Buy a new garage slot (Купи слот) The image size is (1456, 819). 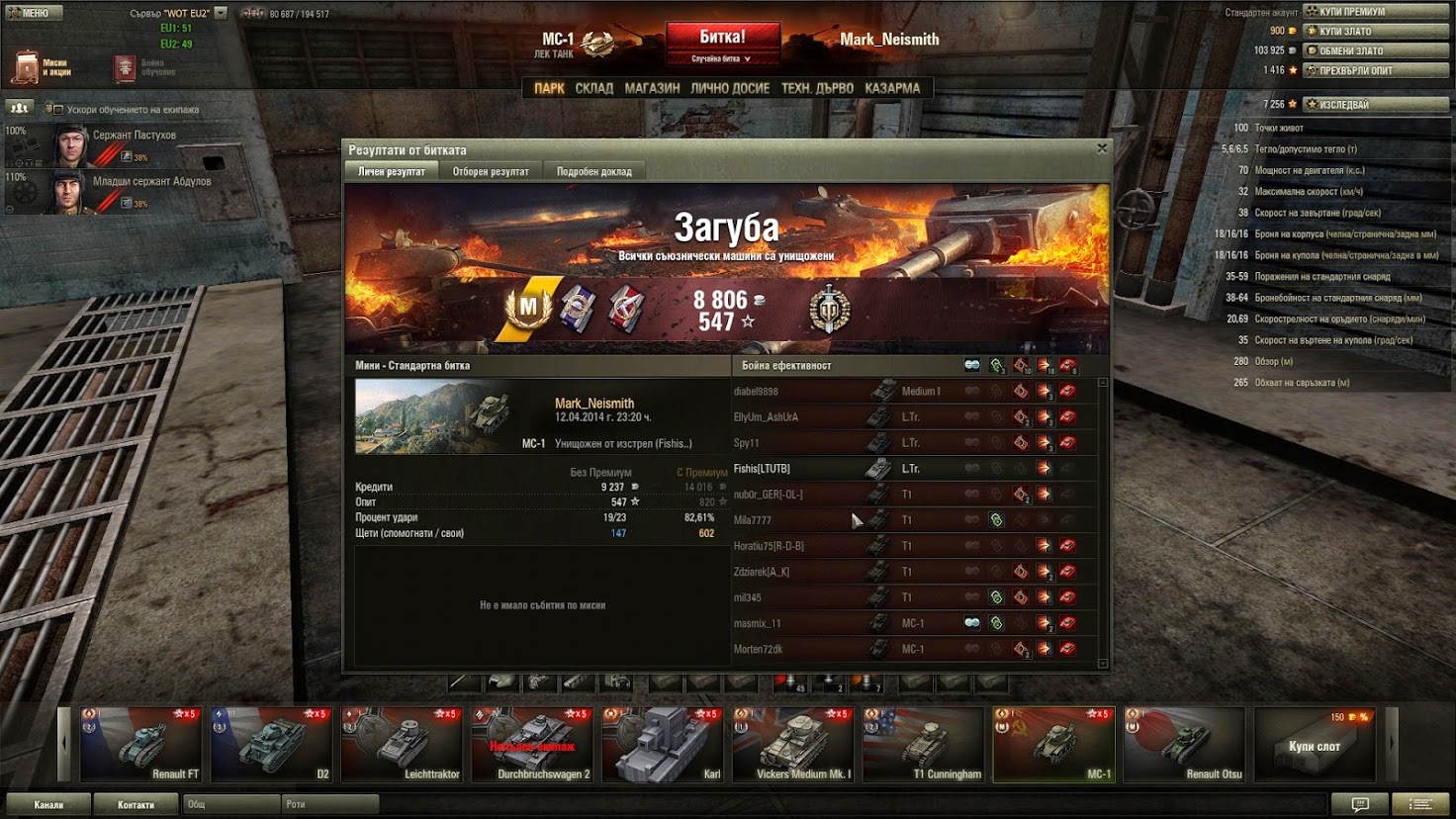click(x=1314, y=745)
